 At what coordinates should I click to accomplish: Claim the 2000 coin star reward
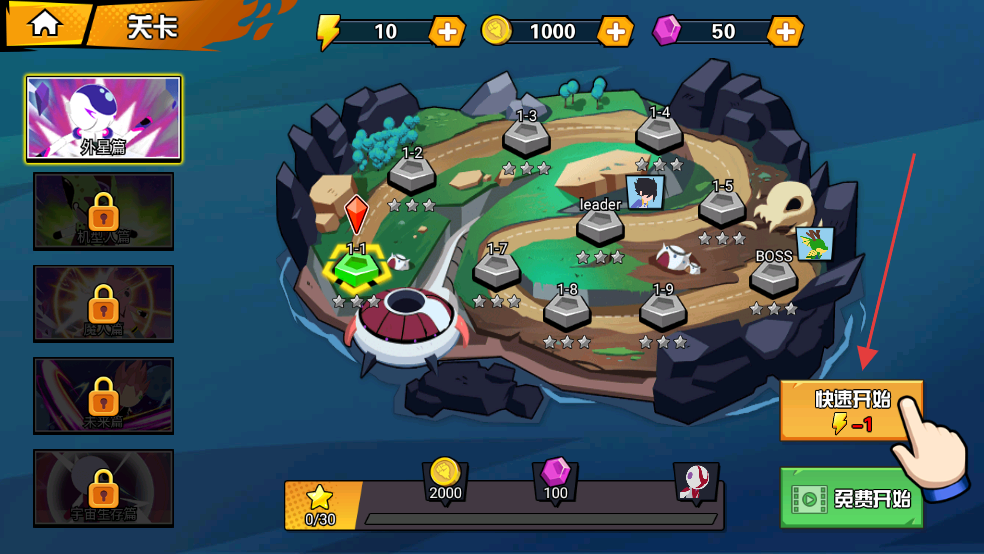[x=445, y=478]
